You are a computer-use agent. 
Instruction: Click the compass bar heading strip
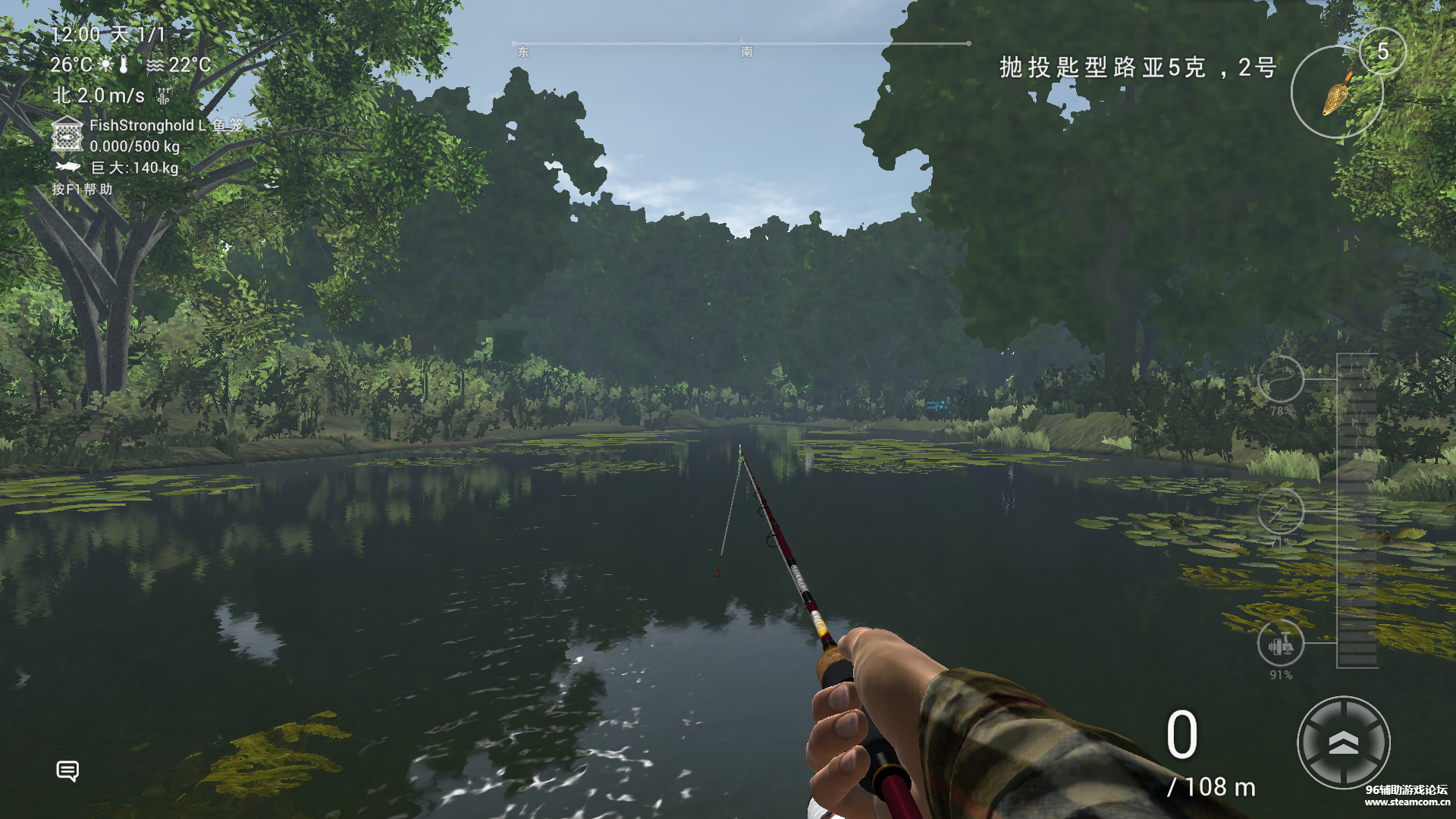741,44
